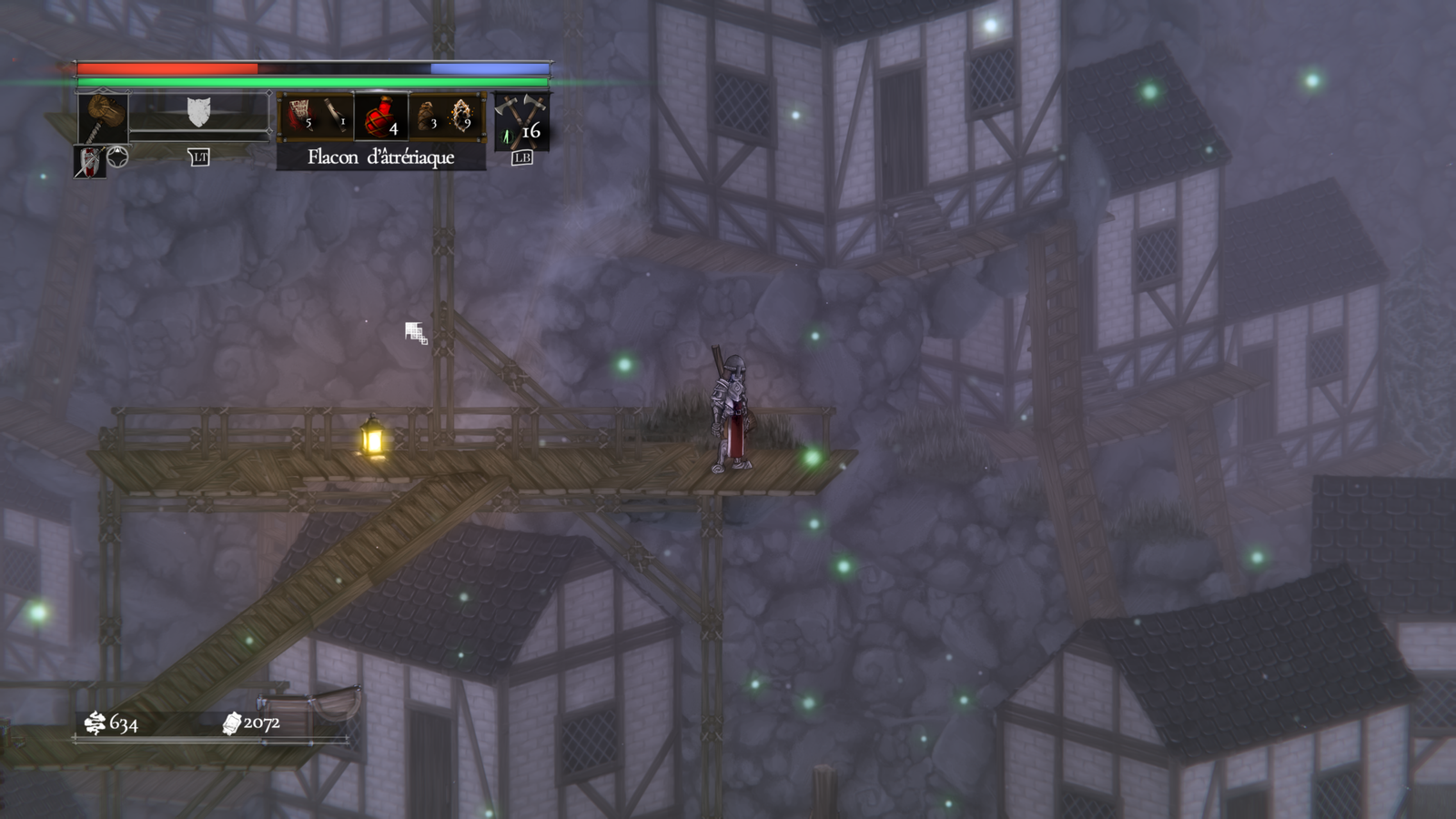The width and height of the screenshot is (1456, 819).
Task: Select the equipped war hammer weapon slot
Action: 102,116
